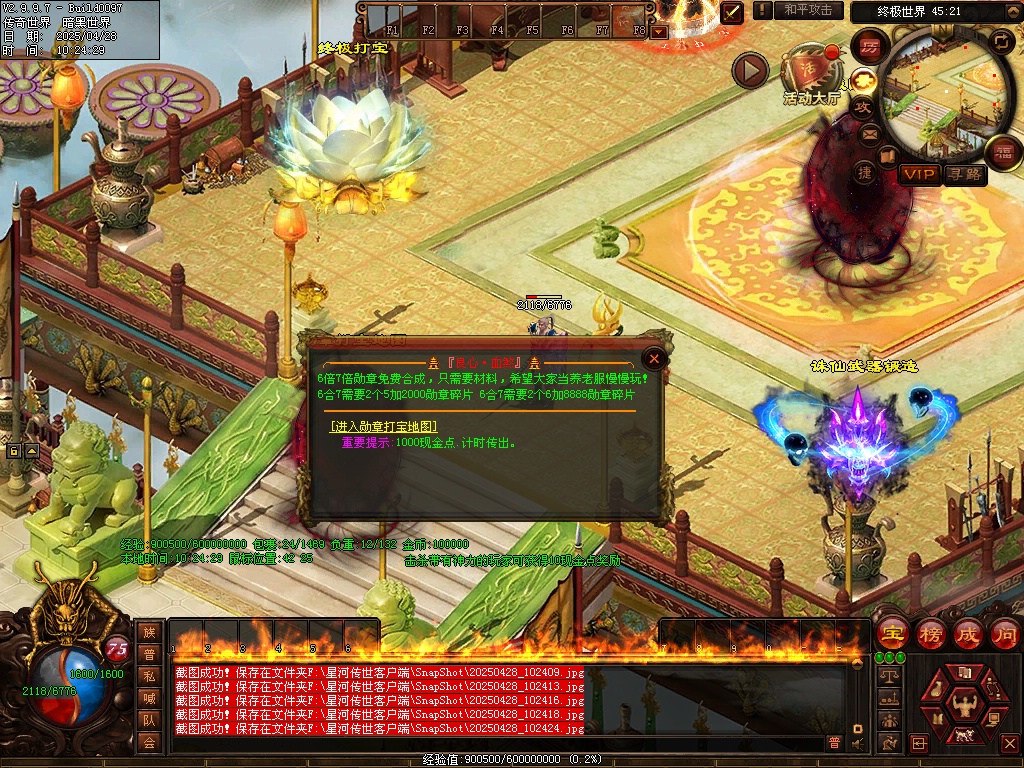This screenshot has width=1024, height=768.
Task: Click the play arrow round button
Action: [750, 70]
